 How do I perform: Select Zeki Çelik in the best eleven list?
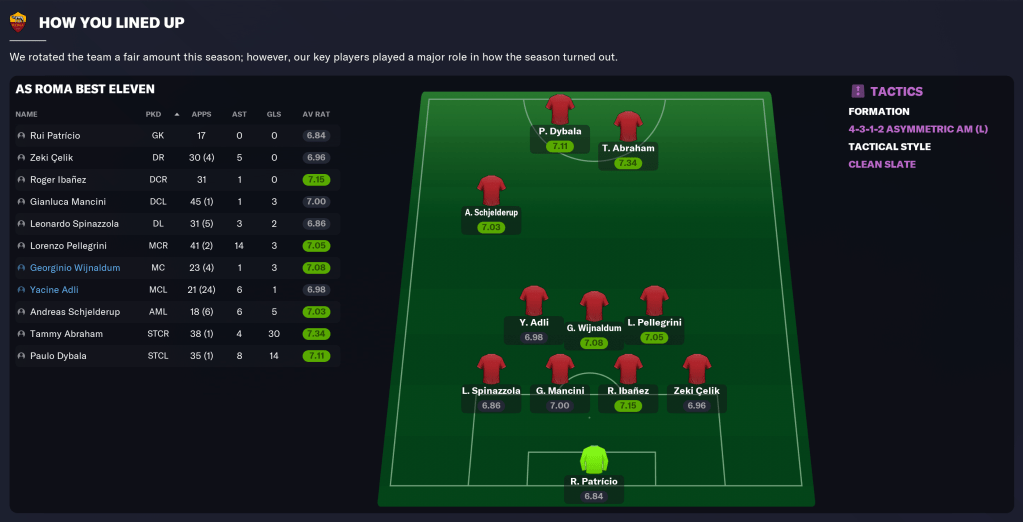[x=51, y=158]
